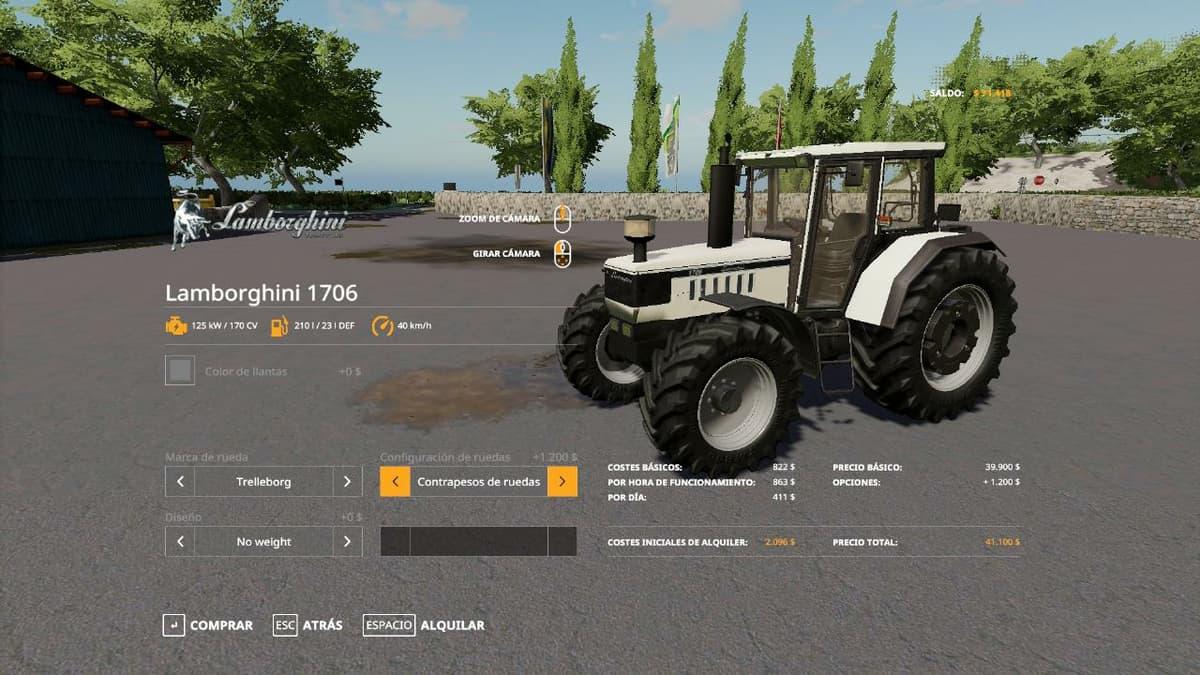The image size is (1200, 675).
Task: Select next wheel brand after Trelleborg
Action: click(347, 481)
